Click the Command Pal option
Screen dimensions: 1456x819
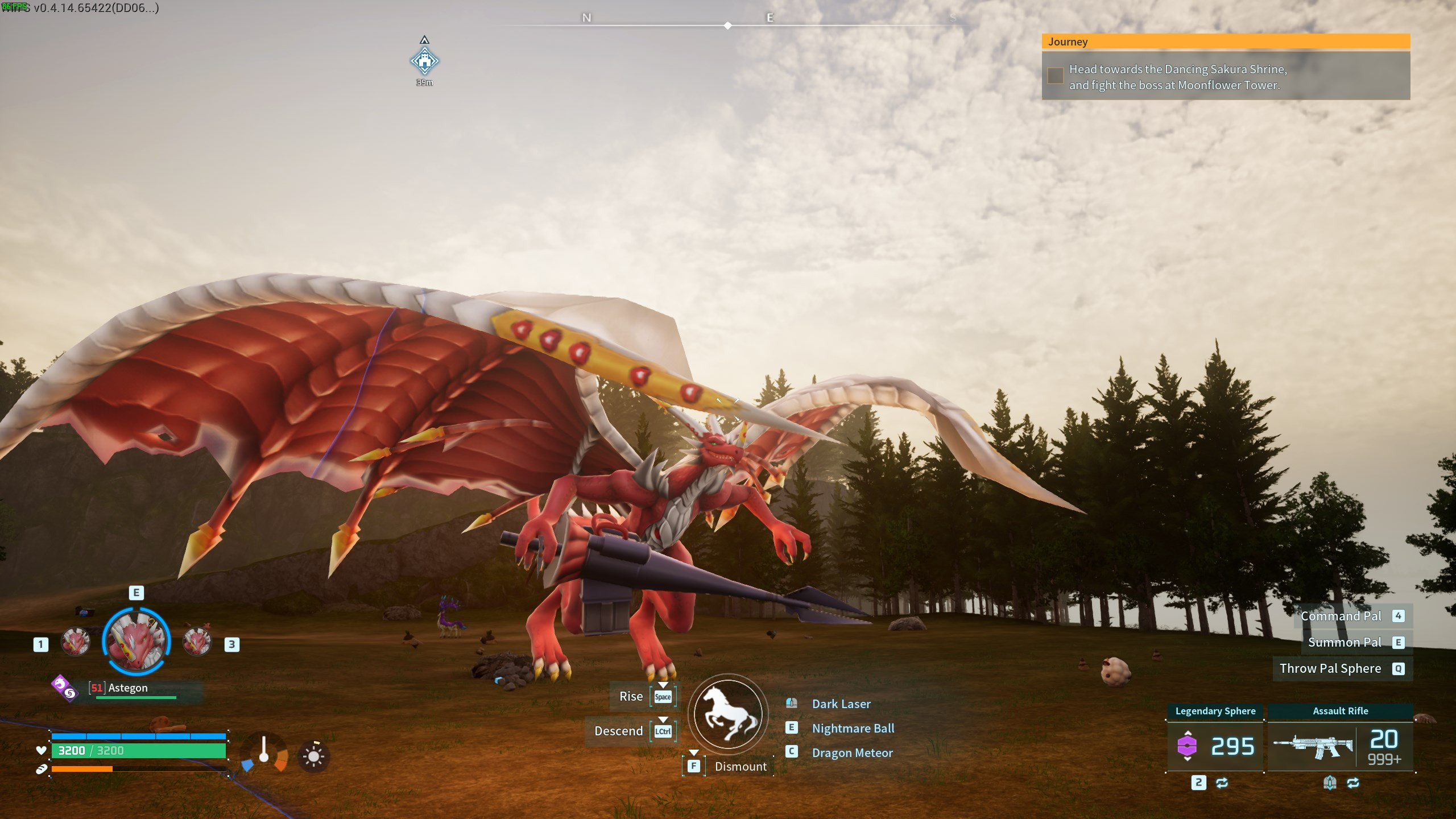1341,616
